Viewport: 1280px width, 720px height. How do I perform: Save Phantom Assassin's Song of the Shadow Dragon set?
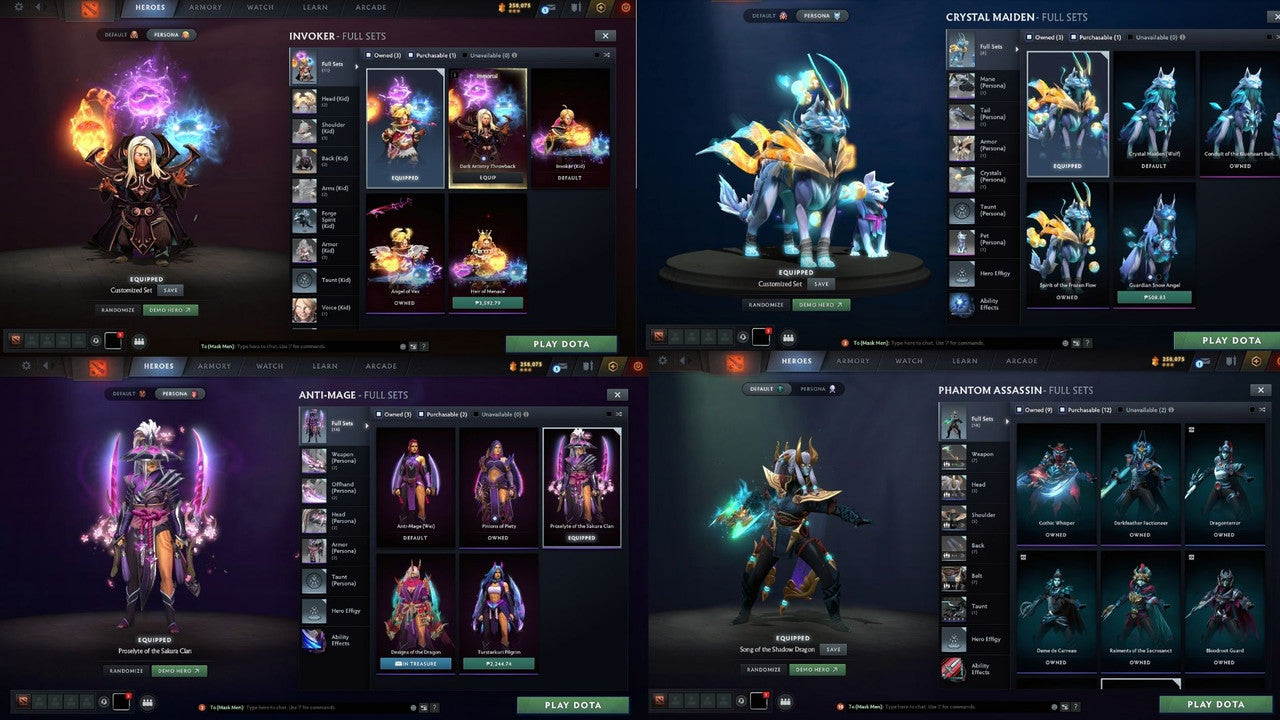[834, 649]
